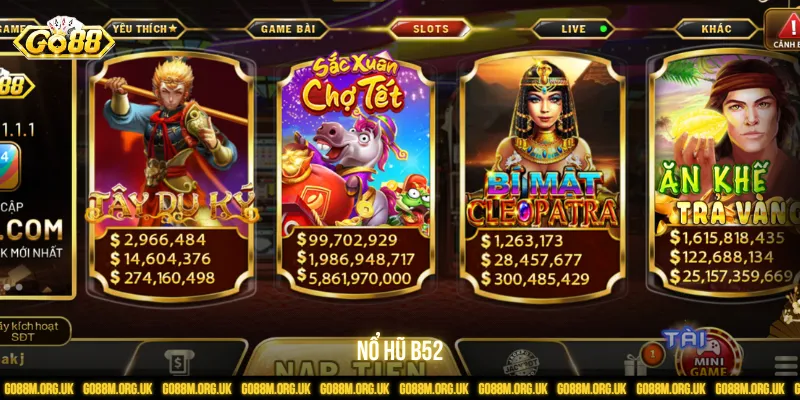Play the Bí Mật Cleopatra slot

(x=542, y=175)
